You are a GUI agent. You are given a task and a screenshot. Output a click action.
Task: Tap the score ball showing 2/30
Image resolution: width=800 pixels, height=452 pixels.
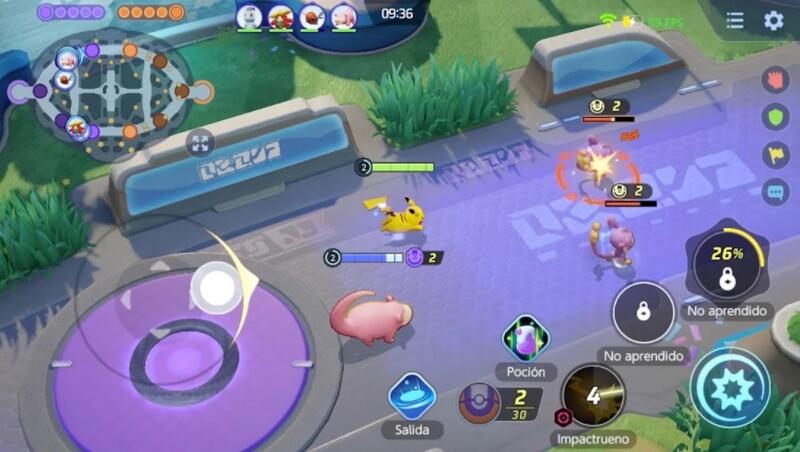481,403
